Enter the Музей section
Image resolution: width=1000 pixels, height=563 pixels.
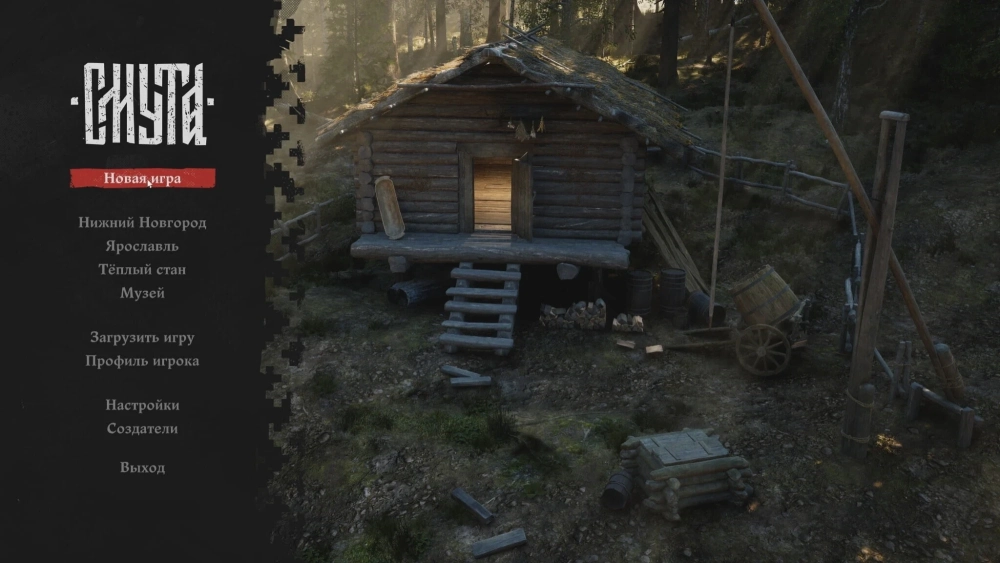[x=142, y=293]
